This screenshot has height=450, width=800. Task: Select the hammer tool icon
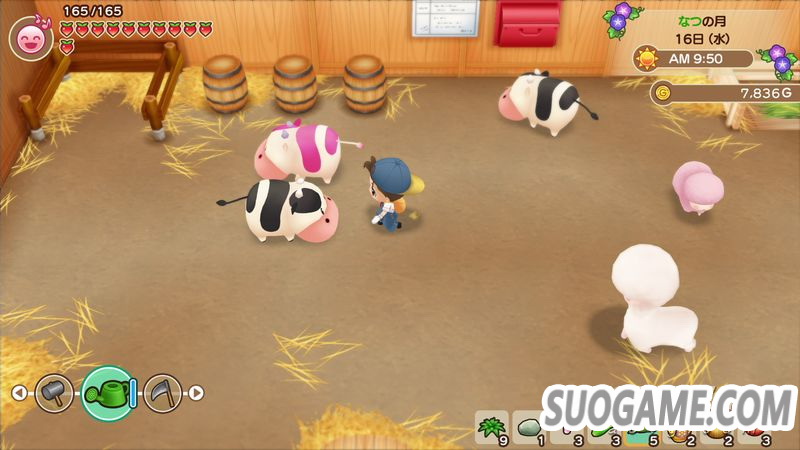54,393
